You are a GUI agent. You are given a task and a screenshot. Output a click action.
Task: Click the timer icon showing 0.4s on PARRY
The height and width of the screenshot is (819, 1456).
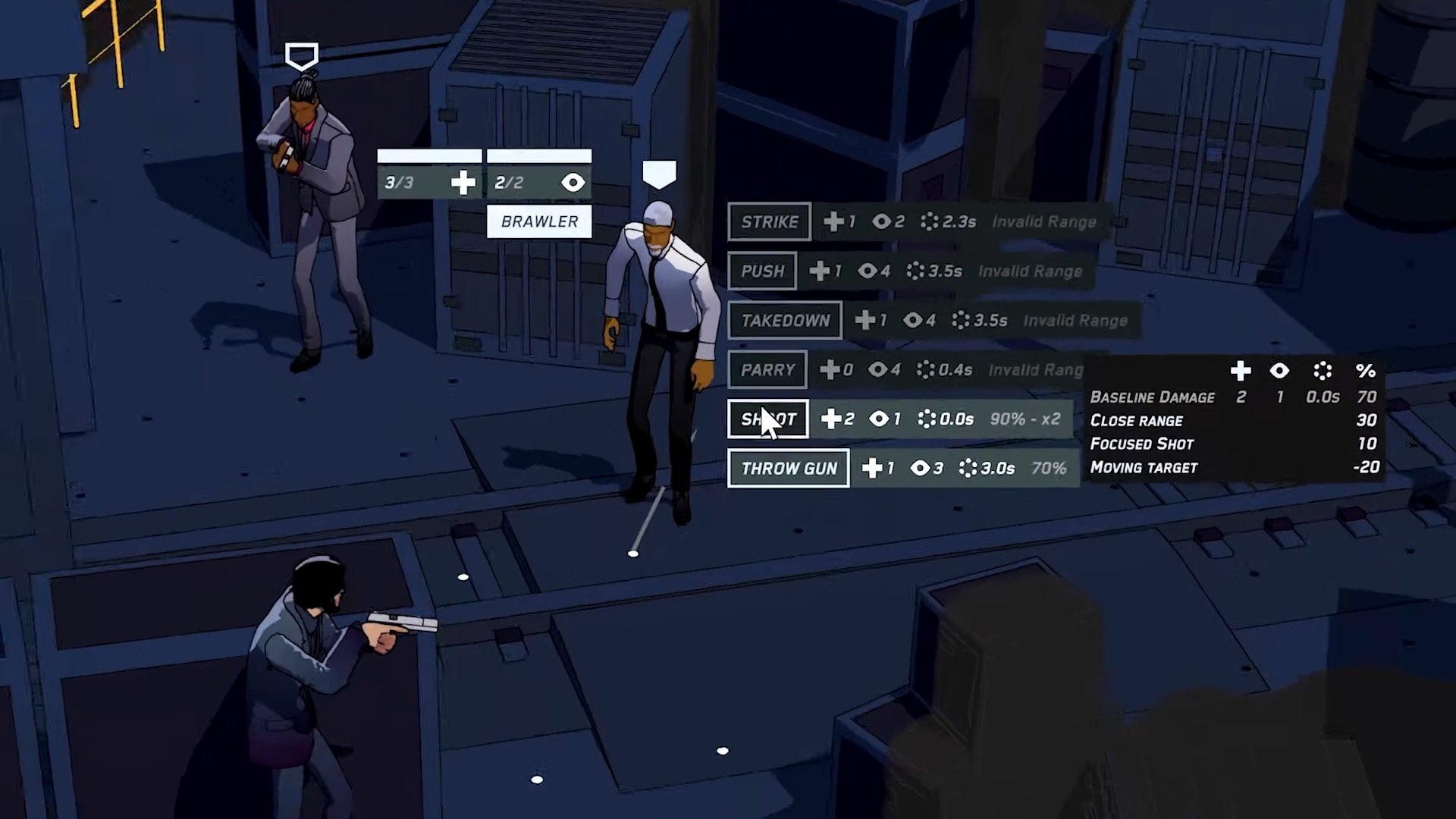925,369
